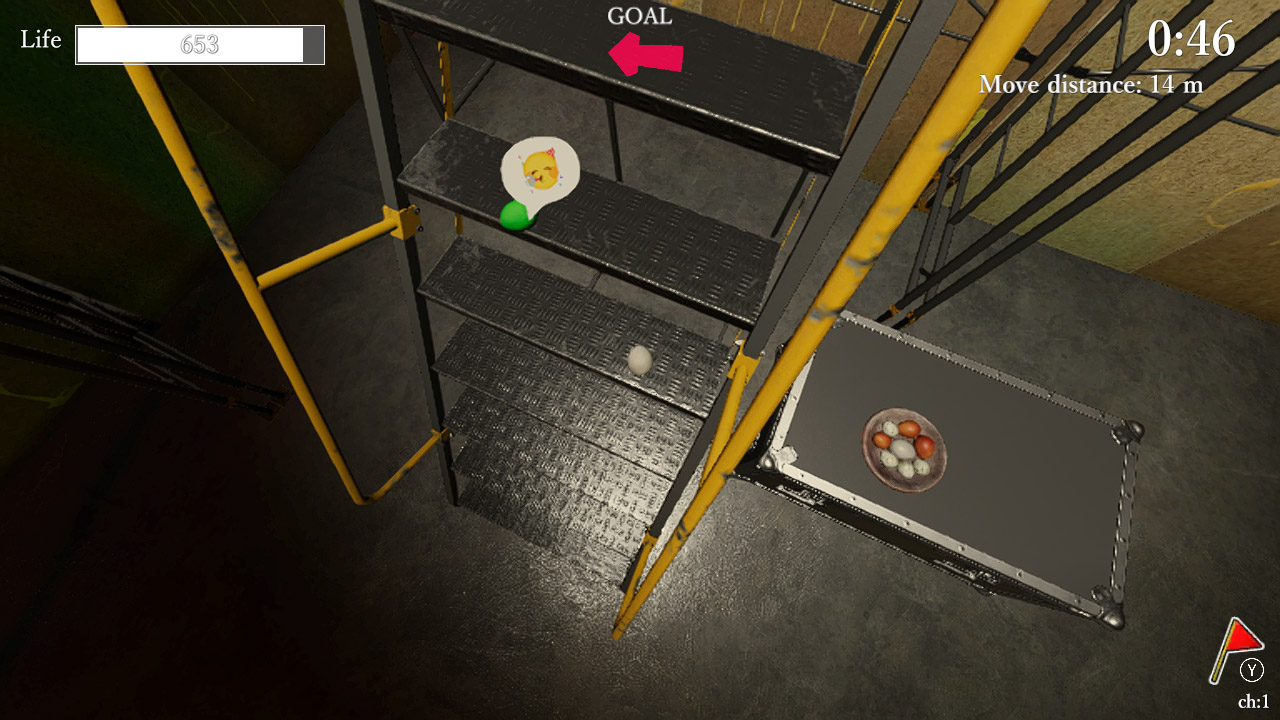This screenshot has height=720, width=1280.
Task: Toggle the Y flag placement control
Action: tap(1251, 672)
